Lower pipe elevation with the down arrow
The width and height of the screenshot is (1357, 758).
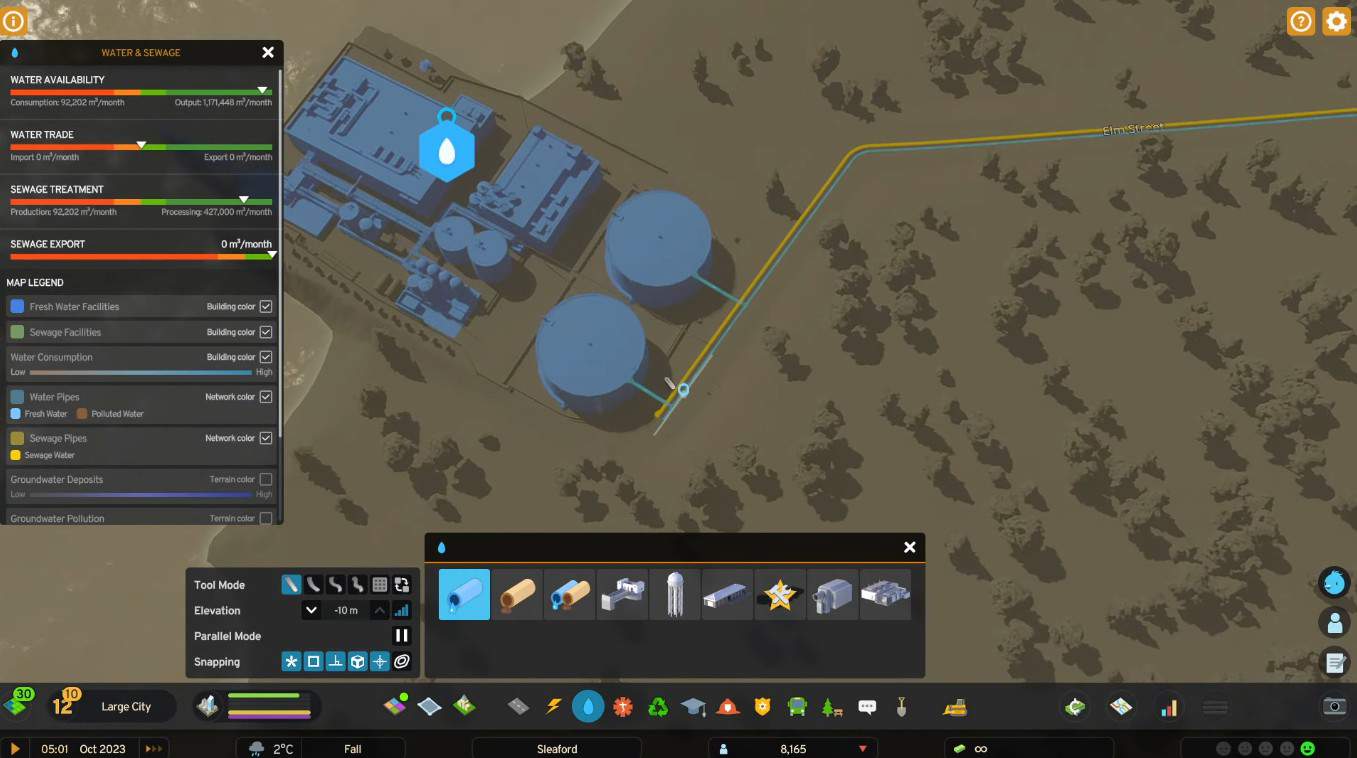311,610
